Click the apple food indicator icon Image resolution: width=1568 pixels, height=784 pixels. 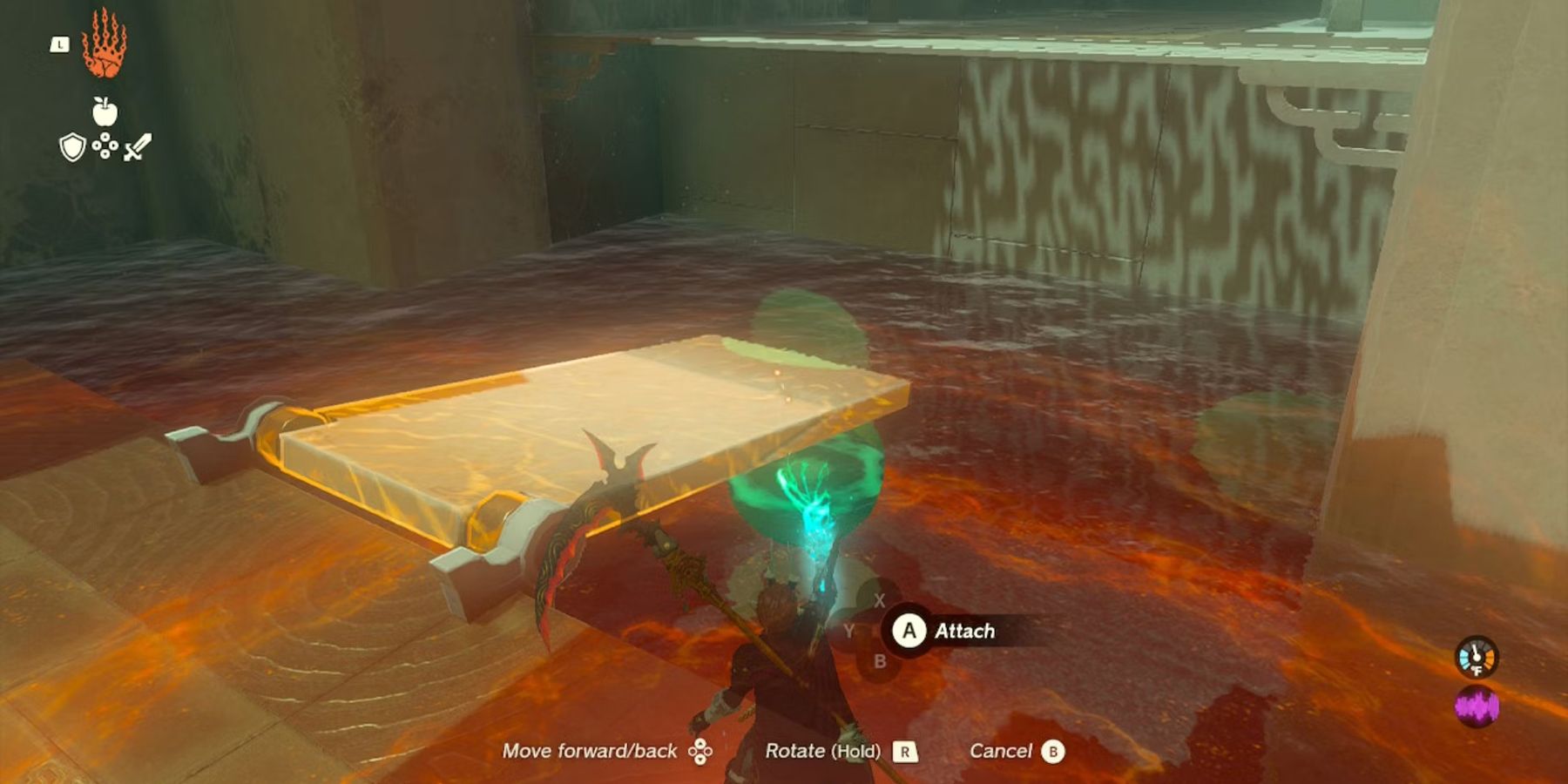[105, 112]
